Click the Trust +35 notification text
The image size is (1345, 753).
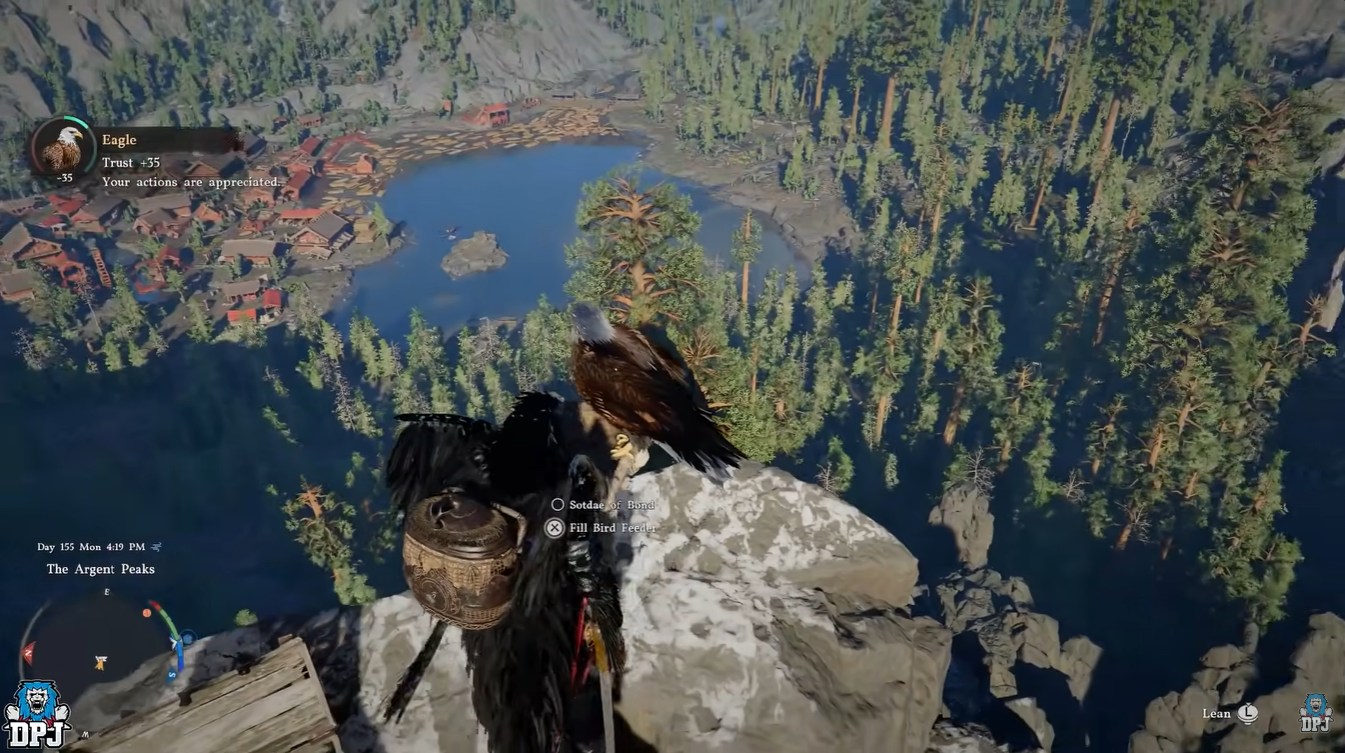pos(130,161)
